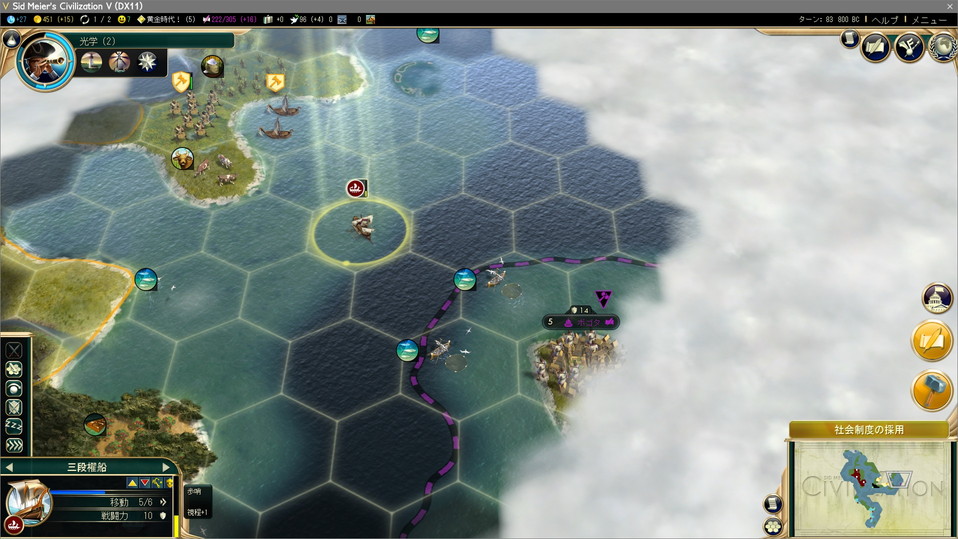Click the 三段櫂船 trireme unit portrait
Viewport: 958px width, 539px height.
click(27, 503)
